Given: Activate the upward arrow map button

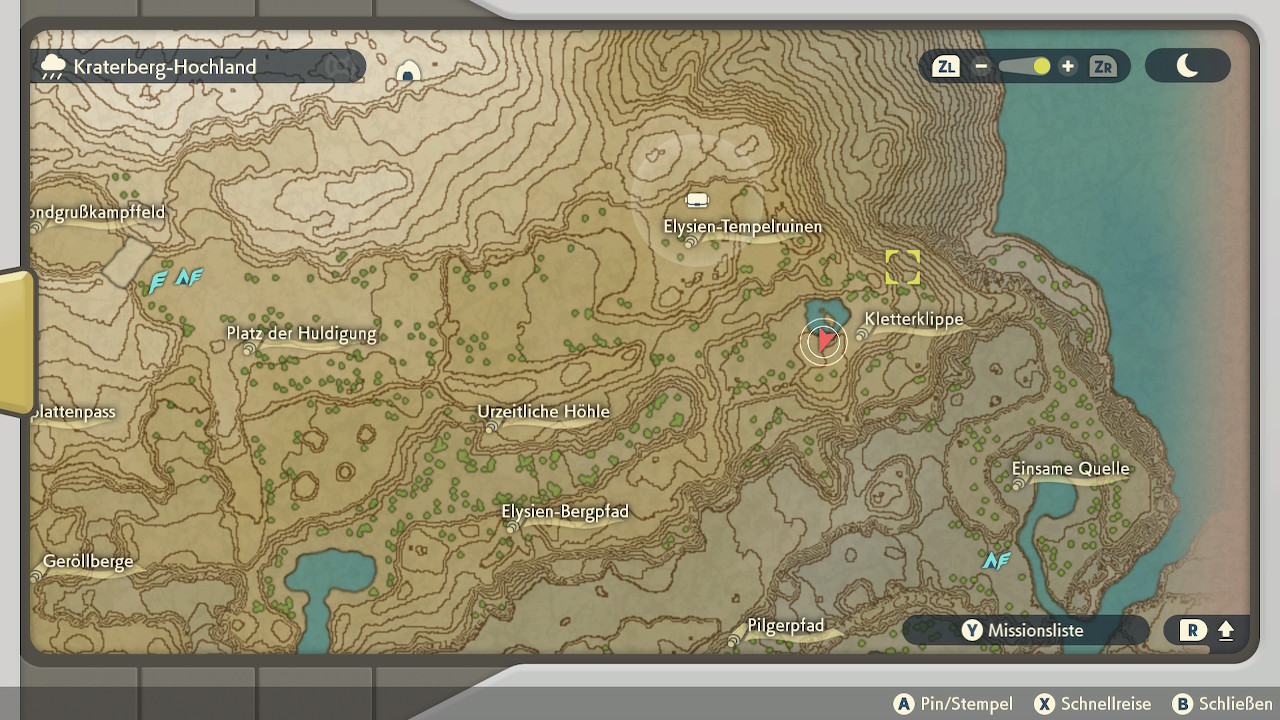Looking at the screenshot, I should [1226, 631].
